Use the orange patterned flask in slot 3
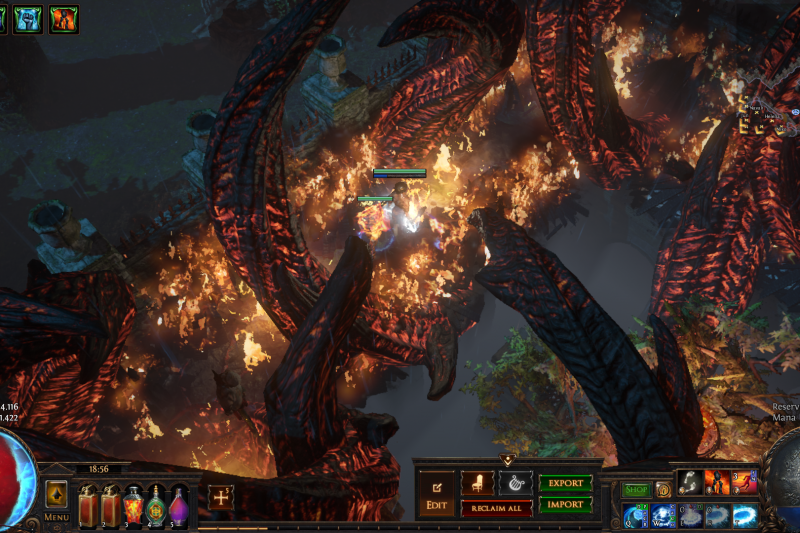 133,505
